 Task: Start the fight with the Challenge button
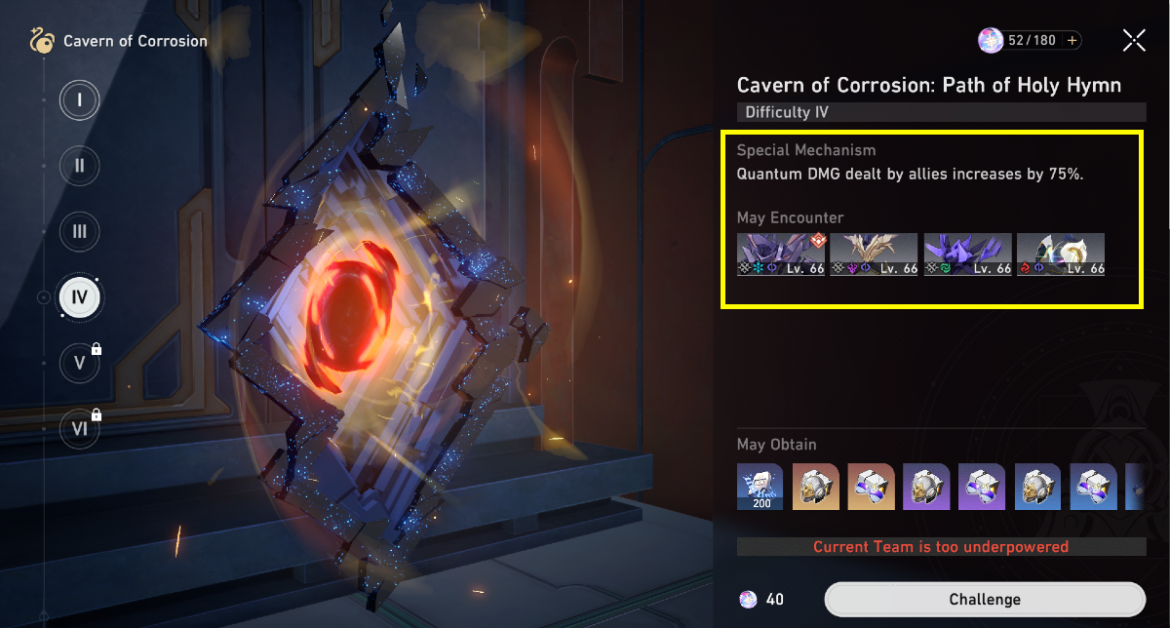point(984,599)
